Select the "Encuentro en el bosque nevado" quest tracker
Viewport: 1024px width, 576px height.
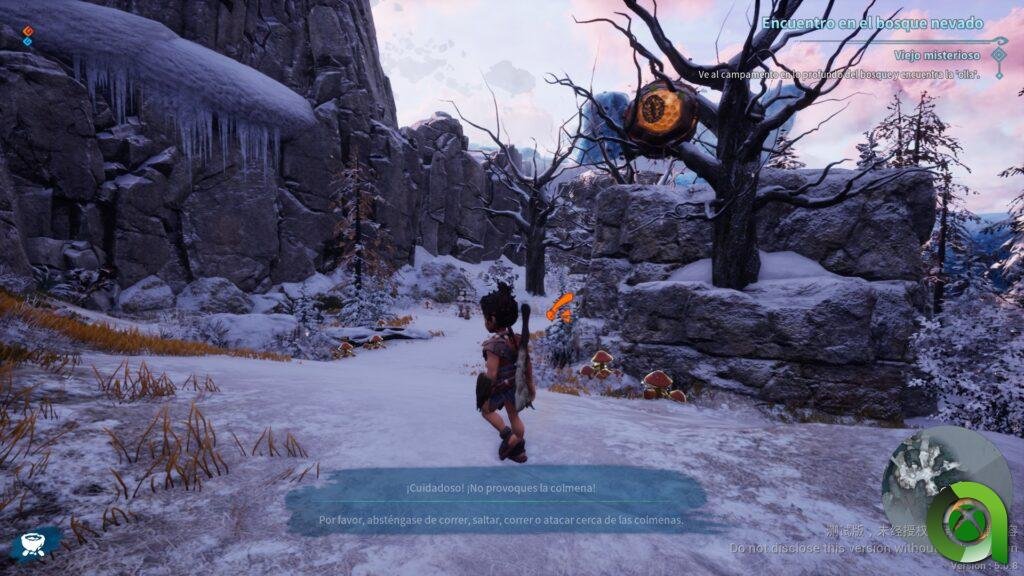872,22
